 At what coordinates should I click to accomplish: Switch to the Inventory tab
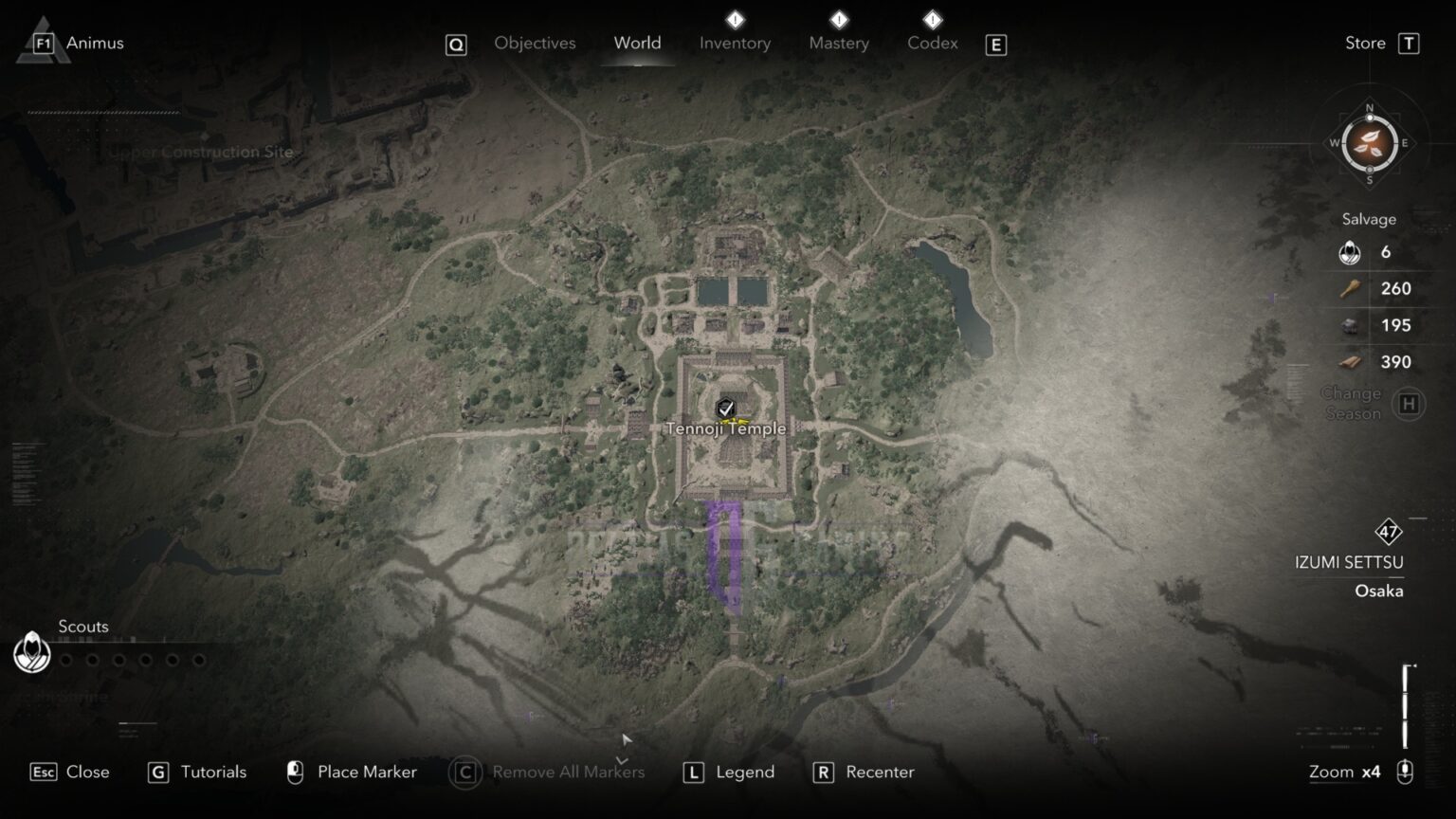(735, 44)
